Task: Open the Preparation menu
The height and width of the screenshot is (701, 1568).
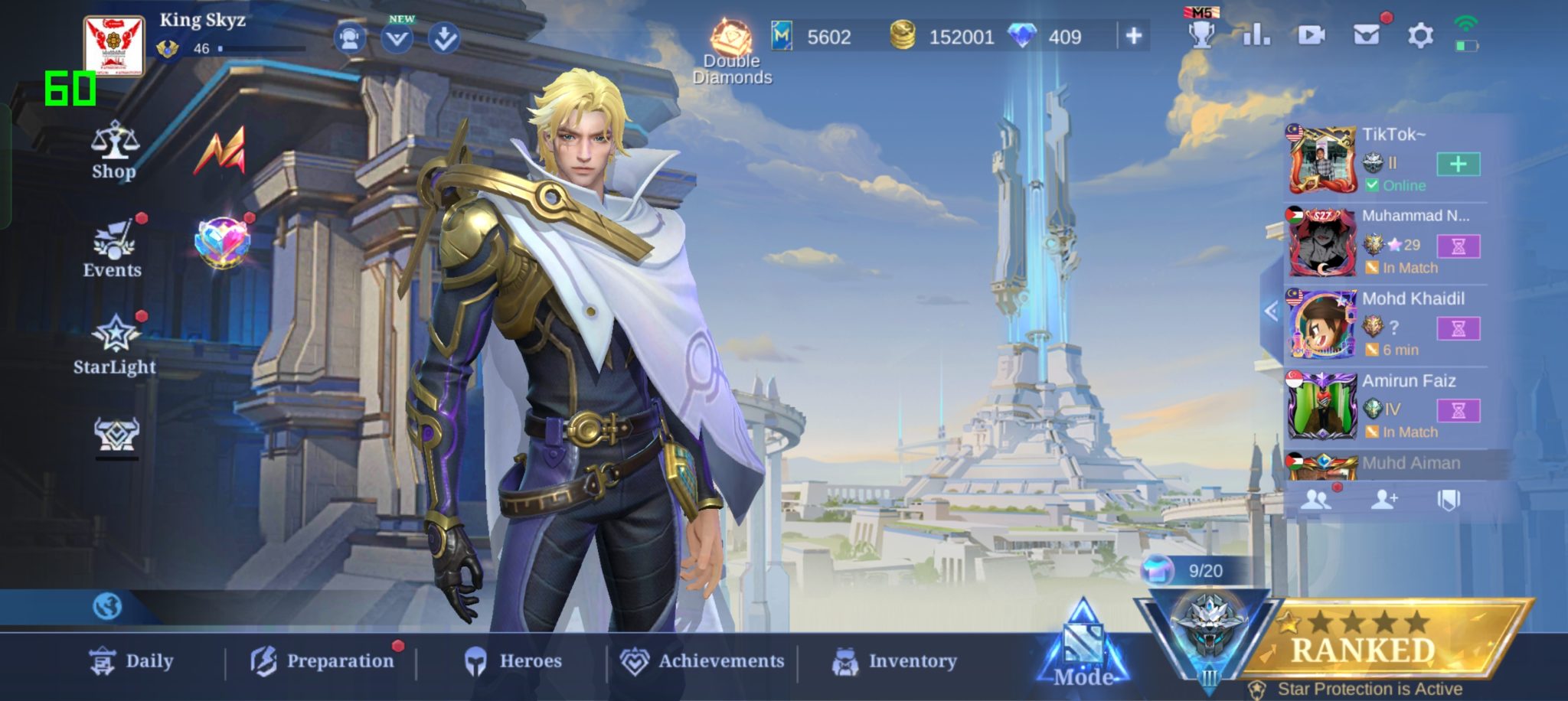Action: click(x=322, y=661)
